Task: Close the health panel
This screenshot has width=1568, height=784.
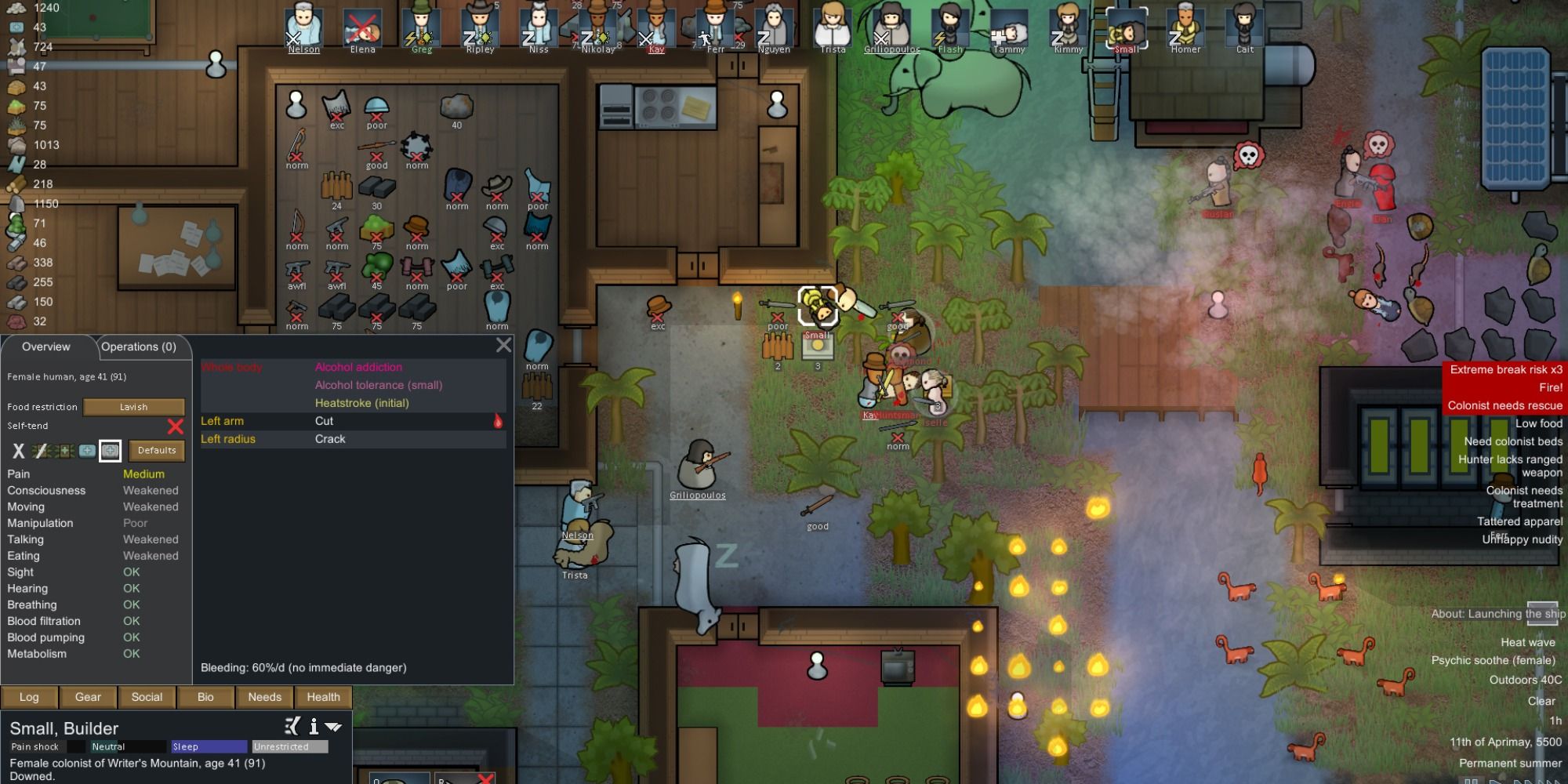Action: coord(503,345)
